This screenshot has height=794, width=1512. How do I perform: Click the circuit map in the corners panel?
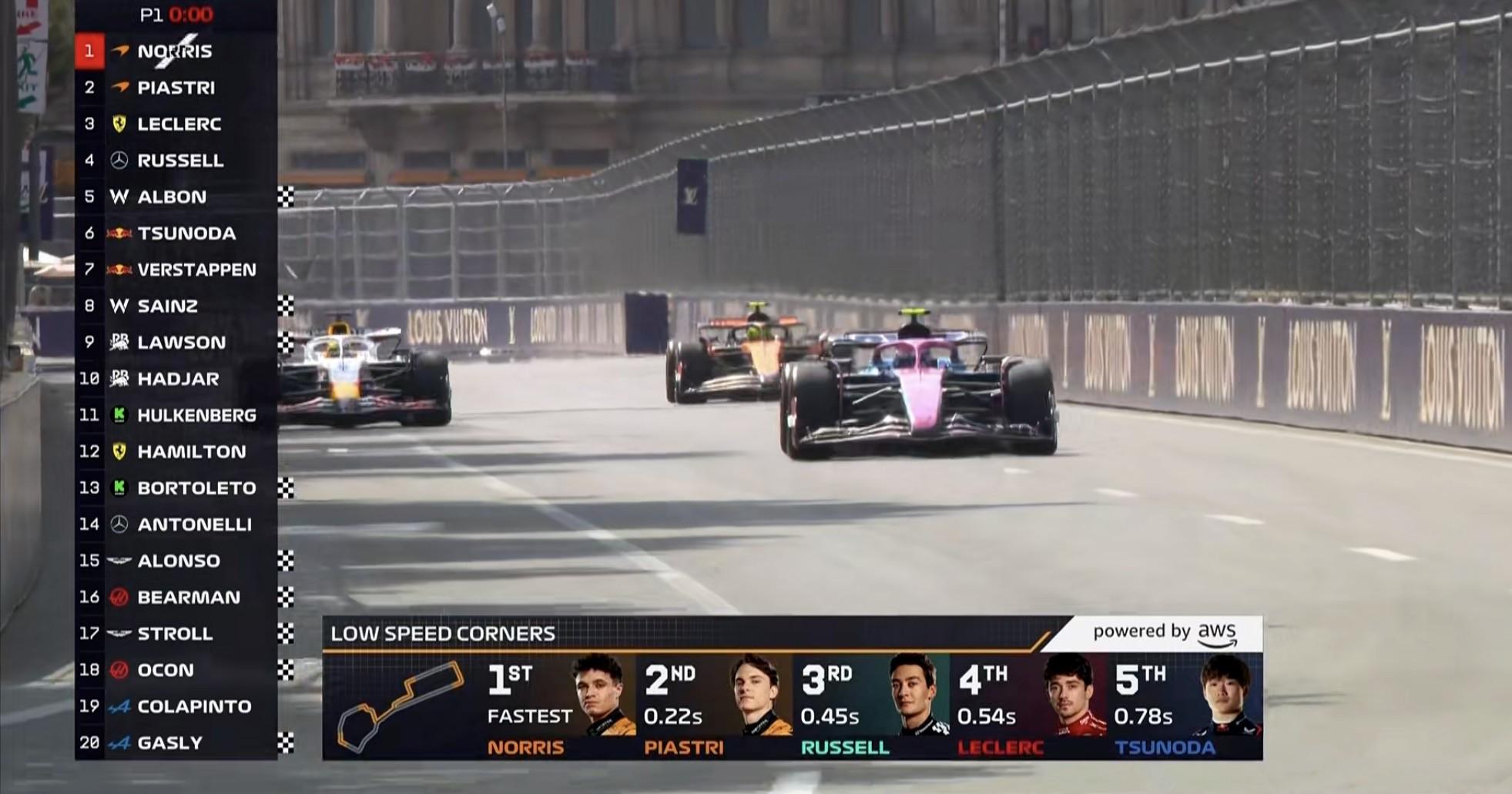tap(401, 706)
